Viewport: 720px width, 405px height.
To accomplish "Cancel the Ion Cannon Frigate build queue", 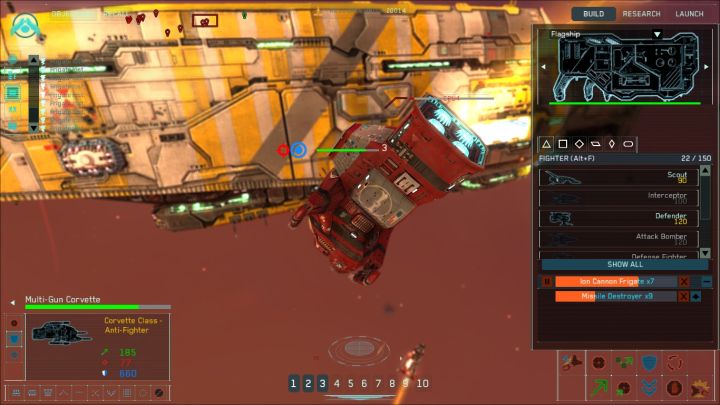I will pyautogui.click(x=684, y=282).
